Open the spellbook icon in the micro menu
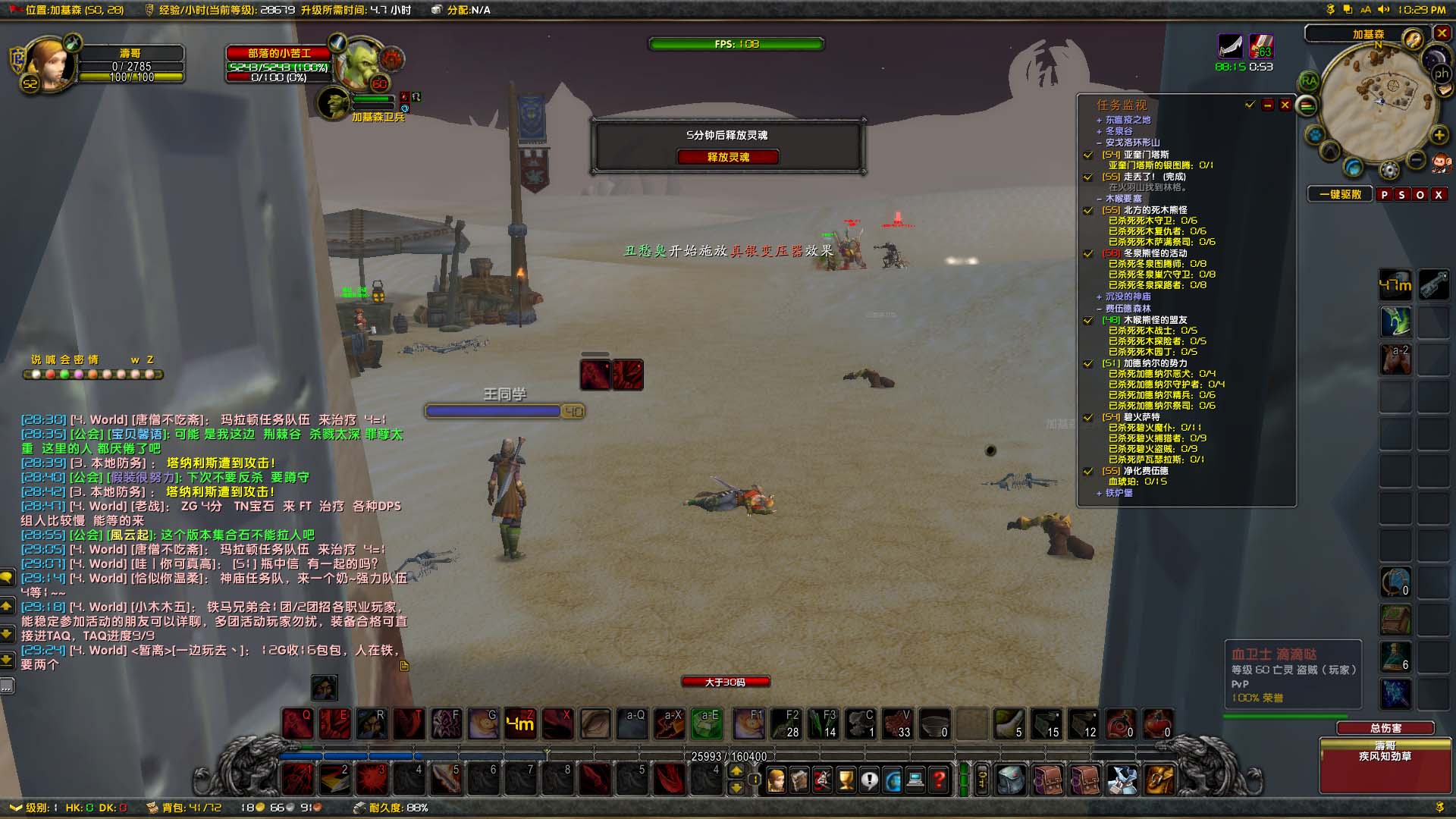 [x=798, y=780]
